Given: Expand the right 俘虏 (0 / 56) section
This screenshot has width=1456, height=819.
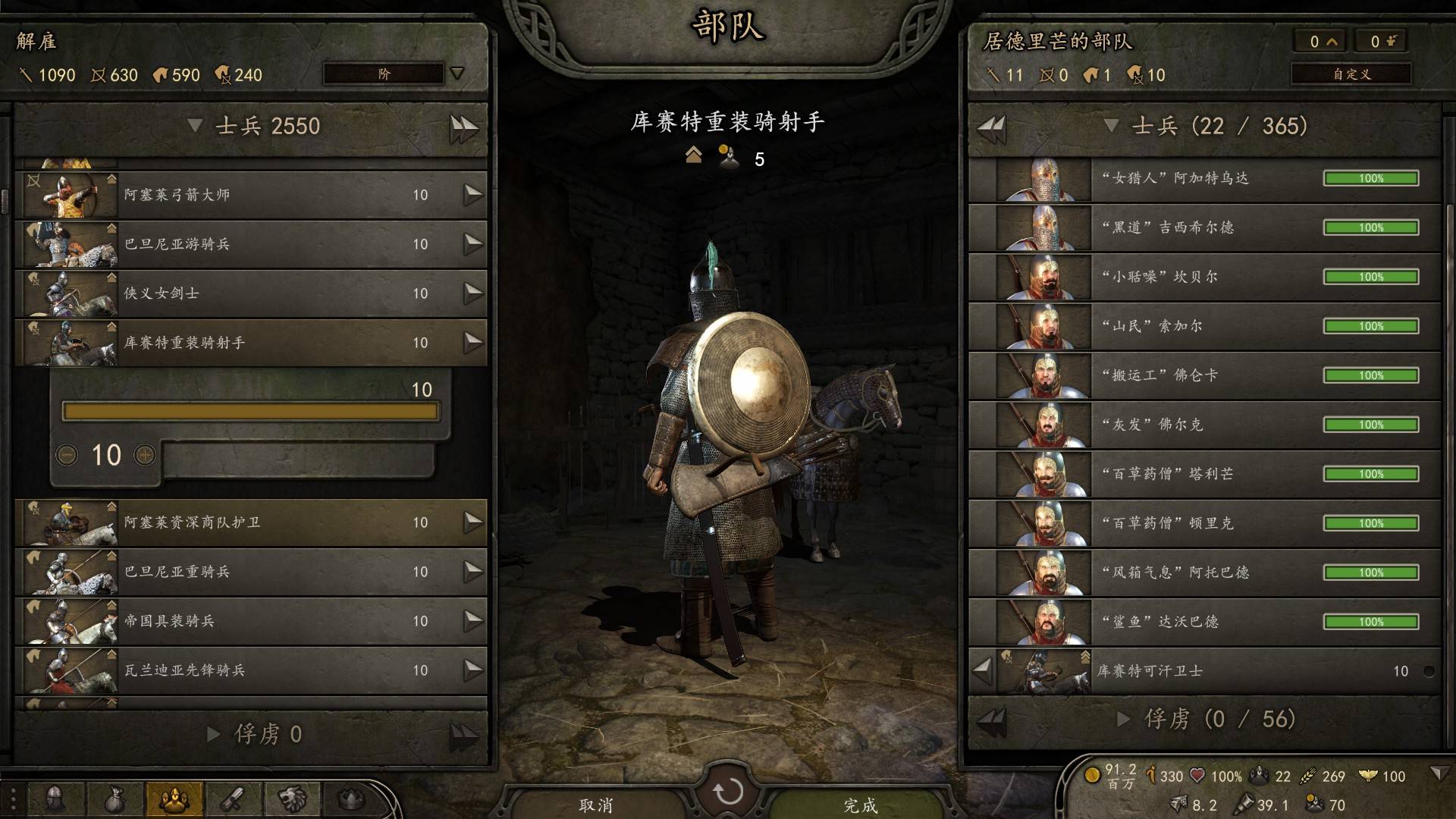Looking at the screenshot, I should 1125,719.
